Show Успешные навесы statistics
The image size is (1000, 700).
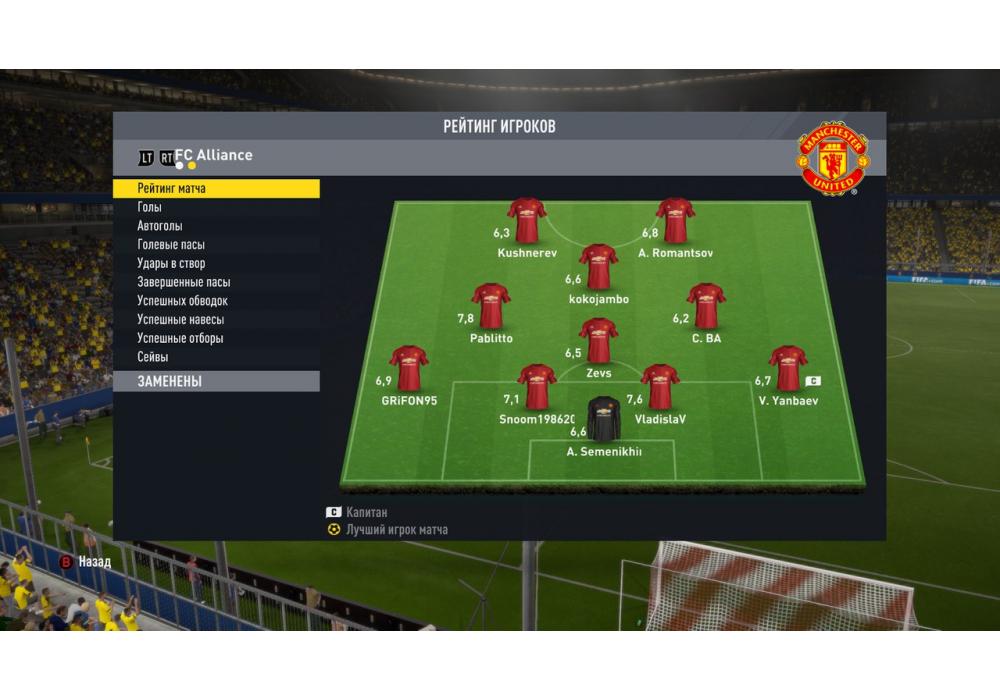180,320
